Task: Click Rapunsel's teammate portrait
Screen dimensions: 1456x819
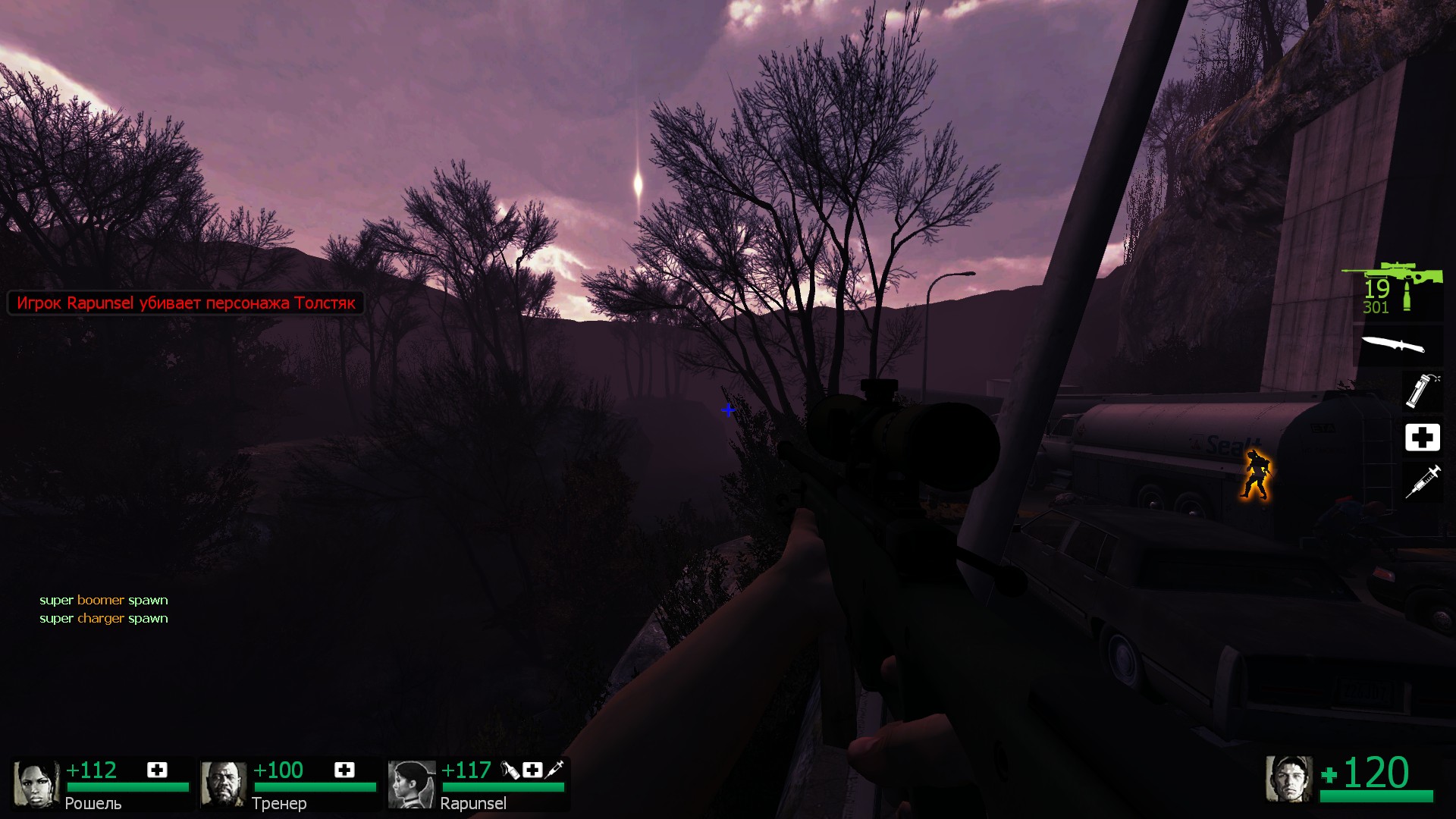Action: point(411,784)
